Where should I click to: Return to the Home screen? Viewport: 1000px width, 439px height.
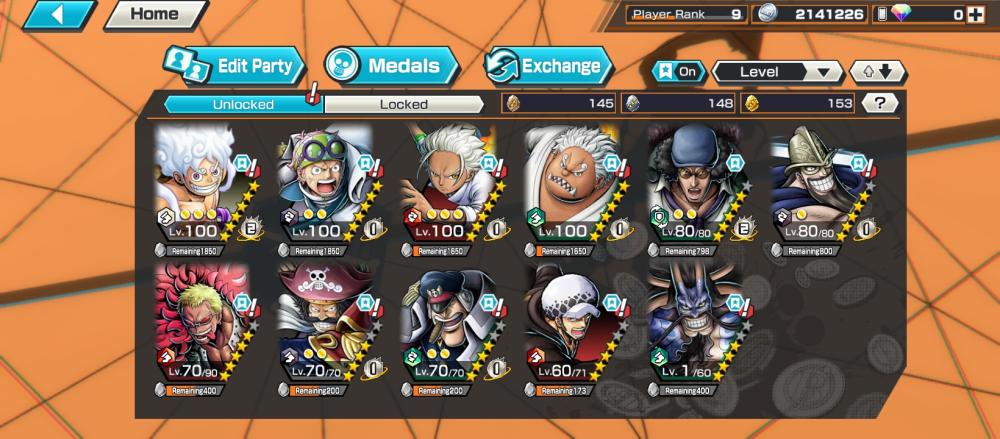[x=154, y=15]
